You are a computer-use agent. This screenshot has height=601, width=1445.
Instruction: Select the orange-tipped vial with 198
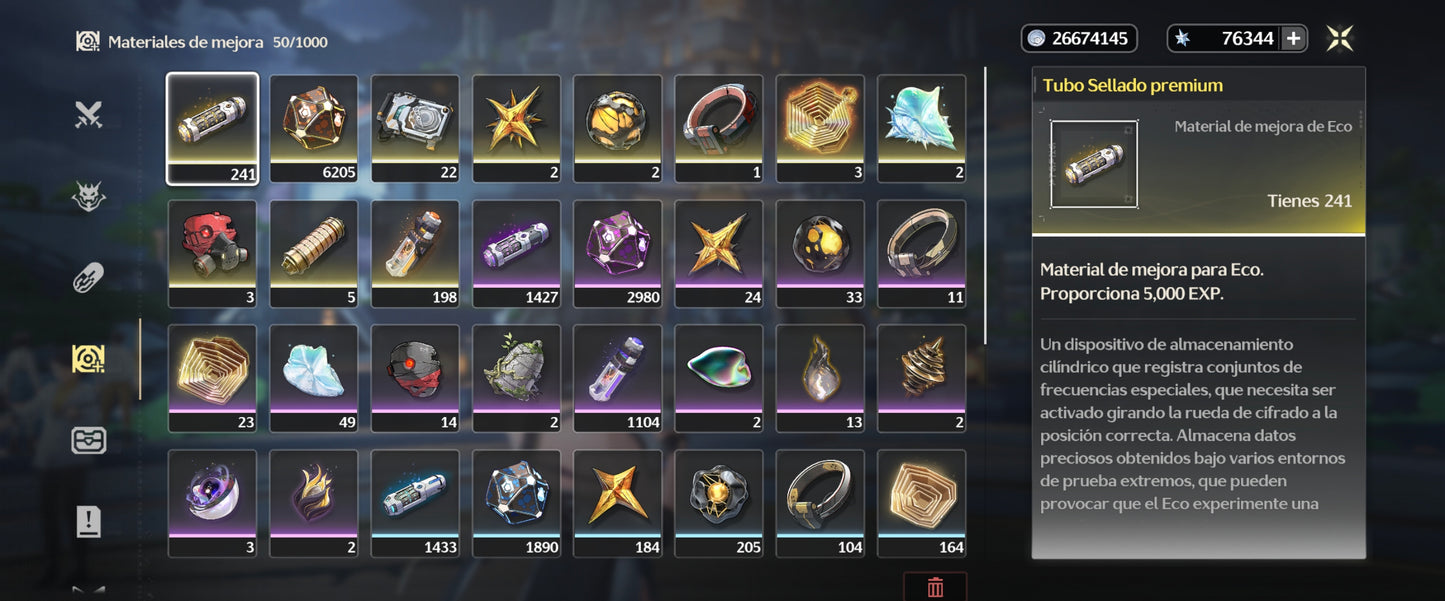coord(415,253)
